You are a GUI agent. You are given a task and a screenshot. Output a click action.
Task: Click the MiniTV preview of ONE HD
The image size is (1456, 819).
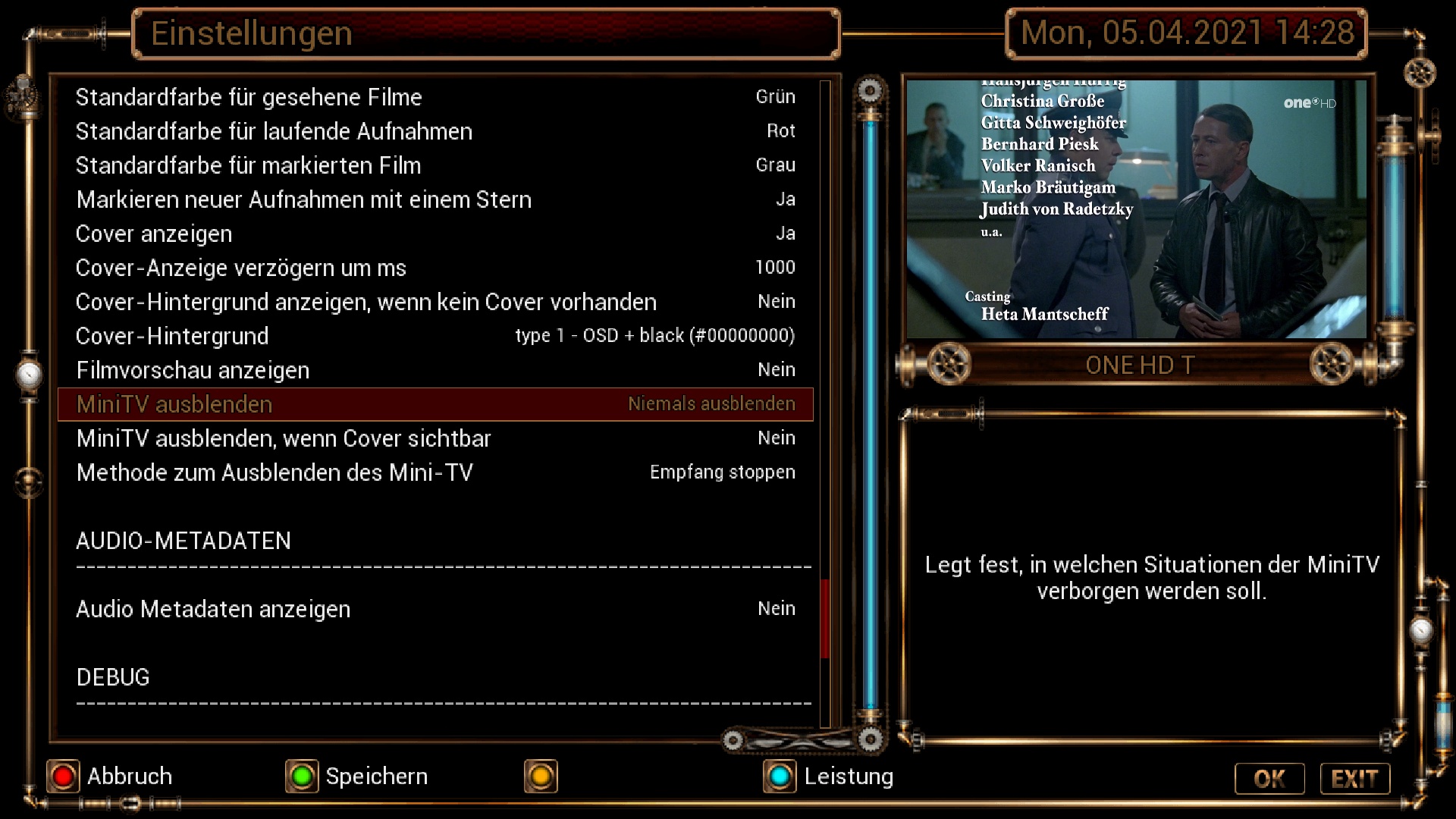pos(1136,209)
